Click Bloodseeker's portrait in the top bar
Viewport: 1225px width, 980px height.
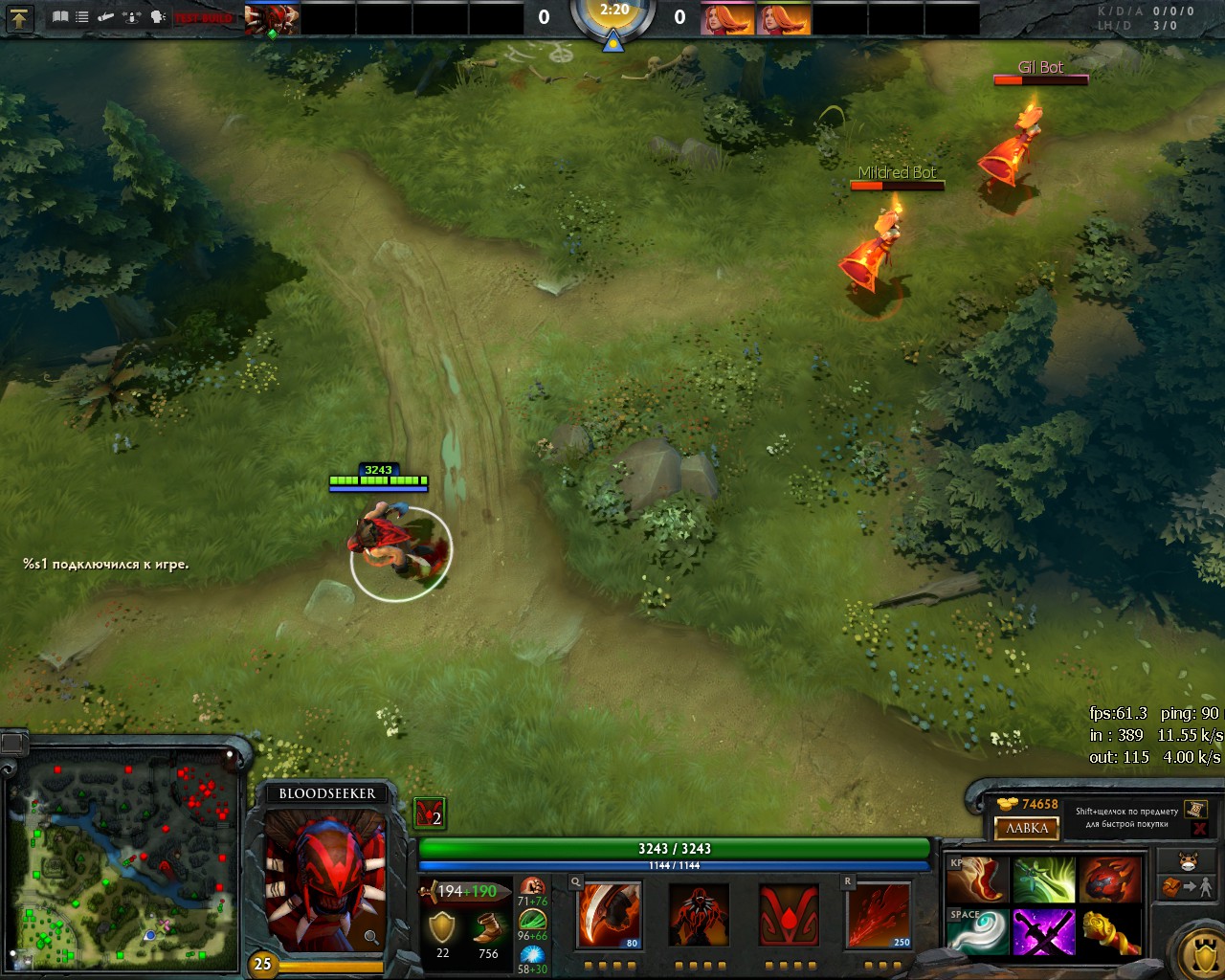(272, 19)
